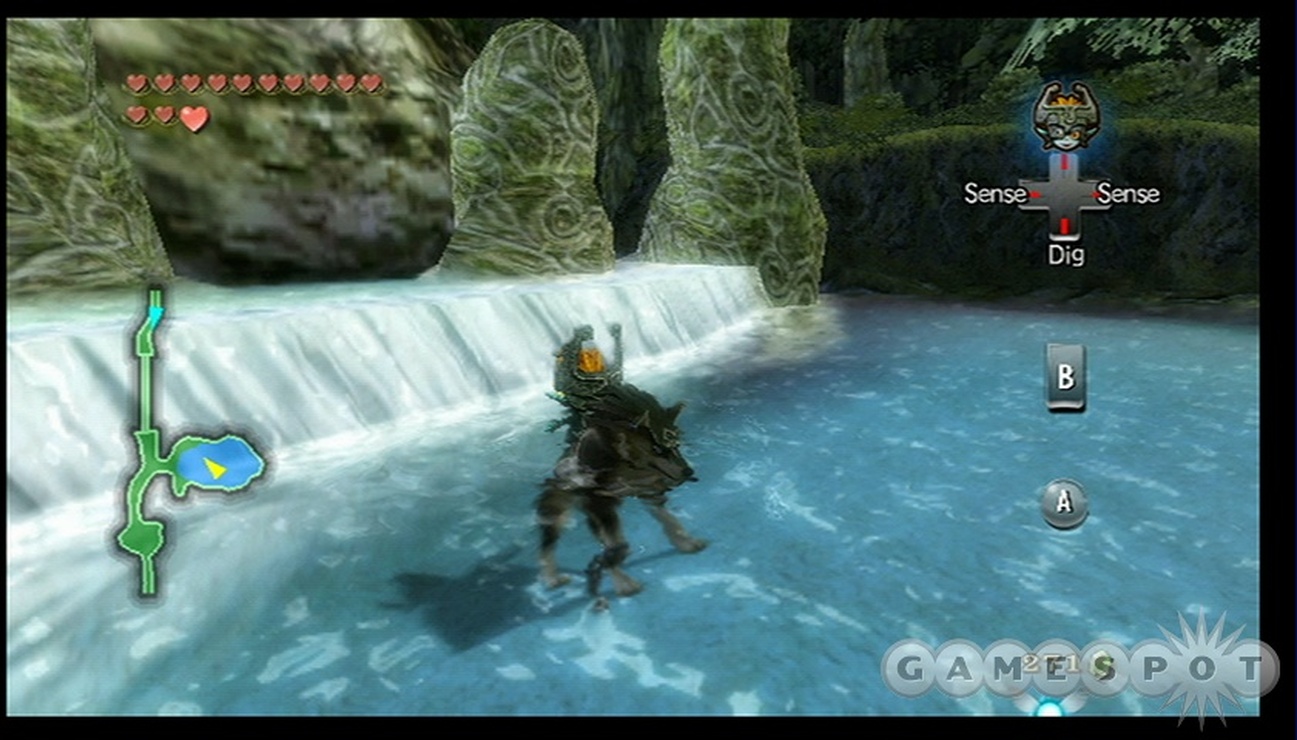Viewport: 1297px width, 740px height.
Task: Select the B button indicator
Action: click(x=1066, y=376)
